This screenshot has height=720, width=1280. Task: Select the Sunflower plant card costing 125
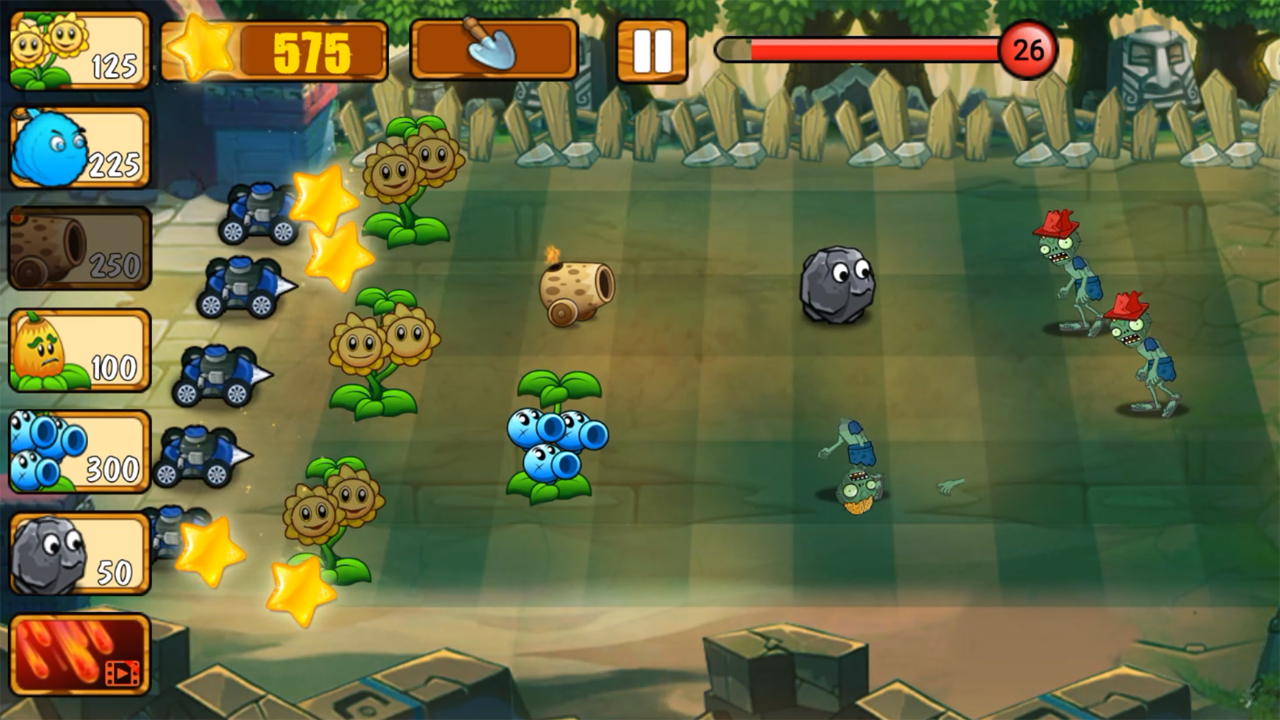point(78,48)
